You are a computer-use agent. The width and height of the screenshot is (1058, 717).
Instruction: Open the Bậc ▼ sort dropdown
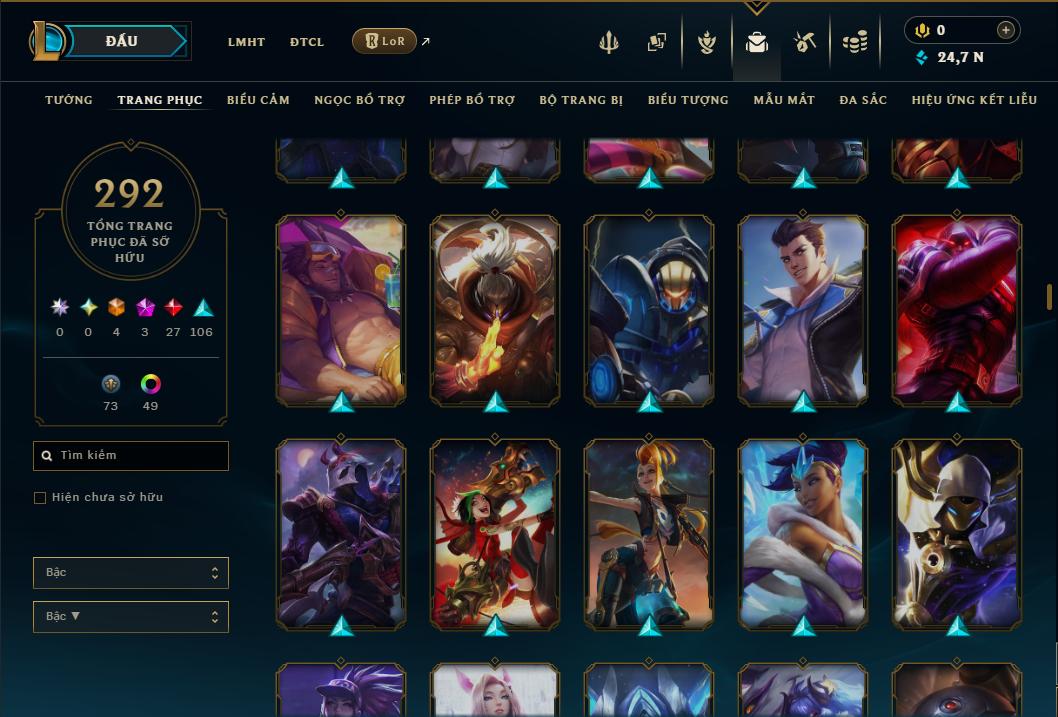131,617
